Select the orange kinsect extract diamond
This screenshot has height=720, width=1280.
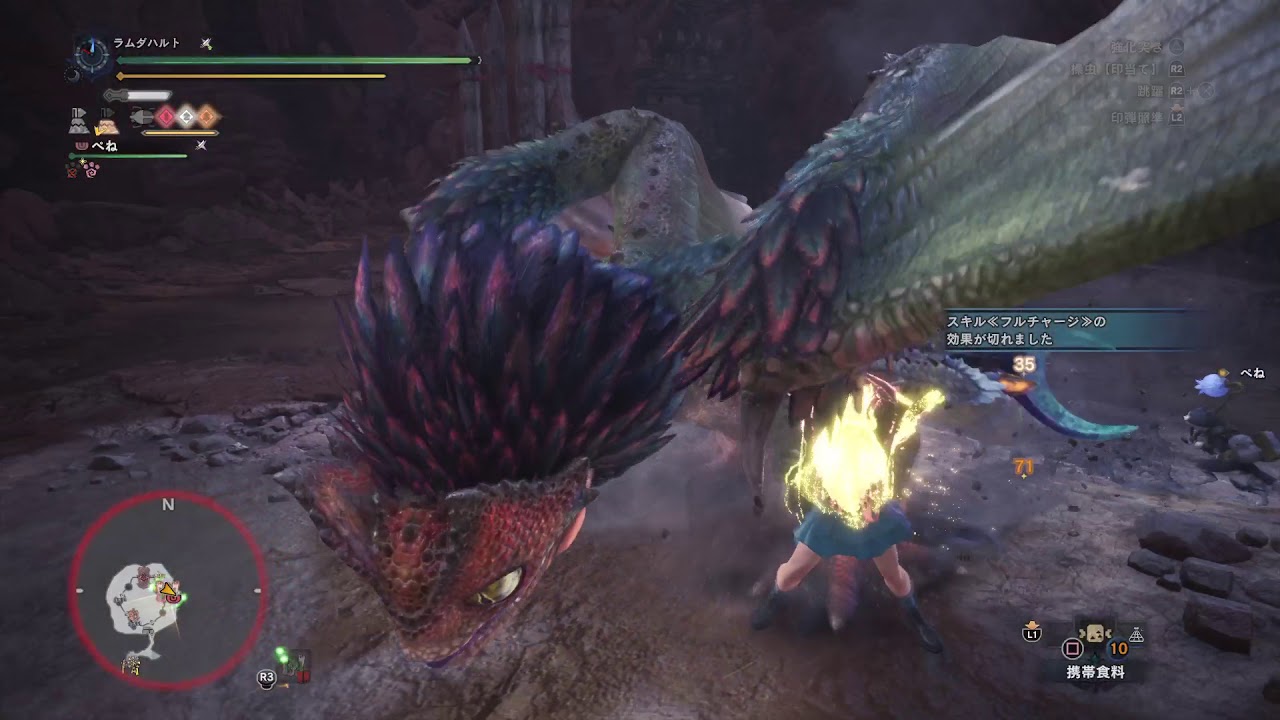pyautogui.click(x=206, y=117)
